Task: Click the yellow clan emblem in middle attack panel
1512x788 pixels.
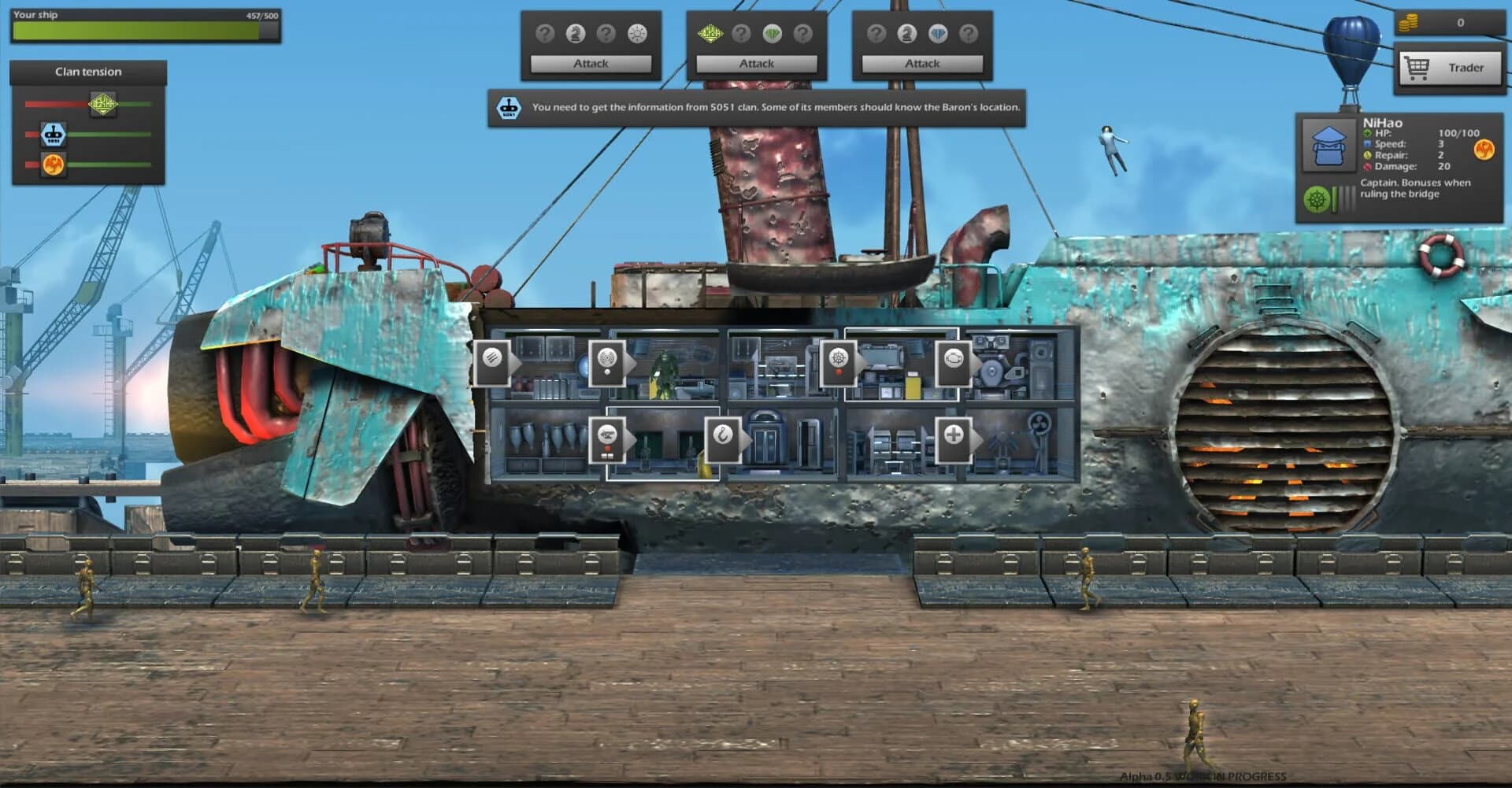Action: 710,32
